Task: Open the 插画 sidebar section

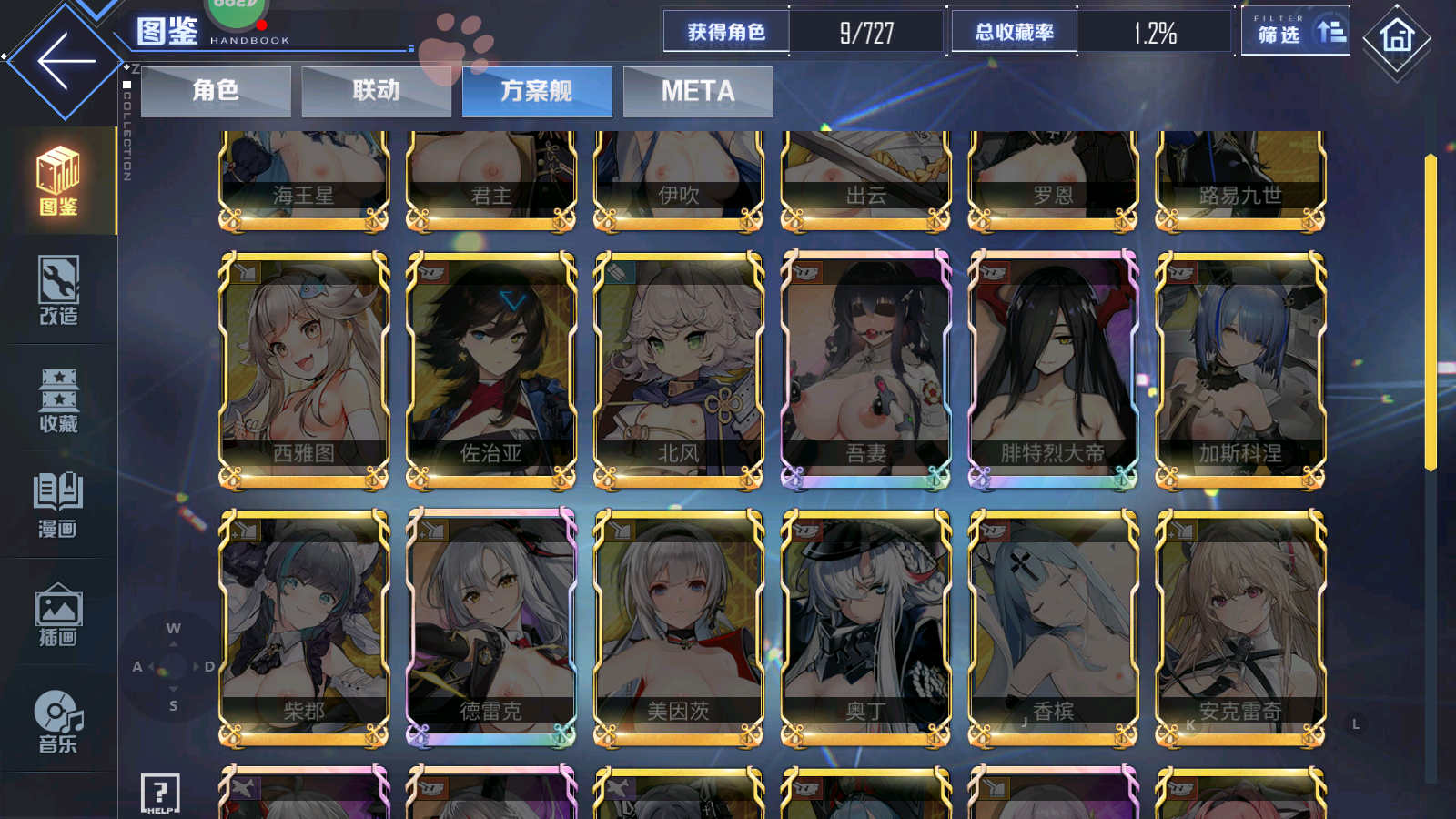Action: 58,614
